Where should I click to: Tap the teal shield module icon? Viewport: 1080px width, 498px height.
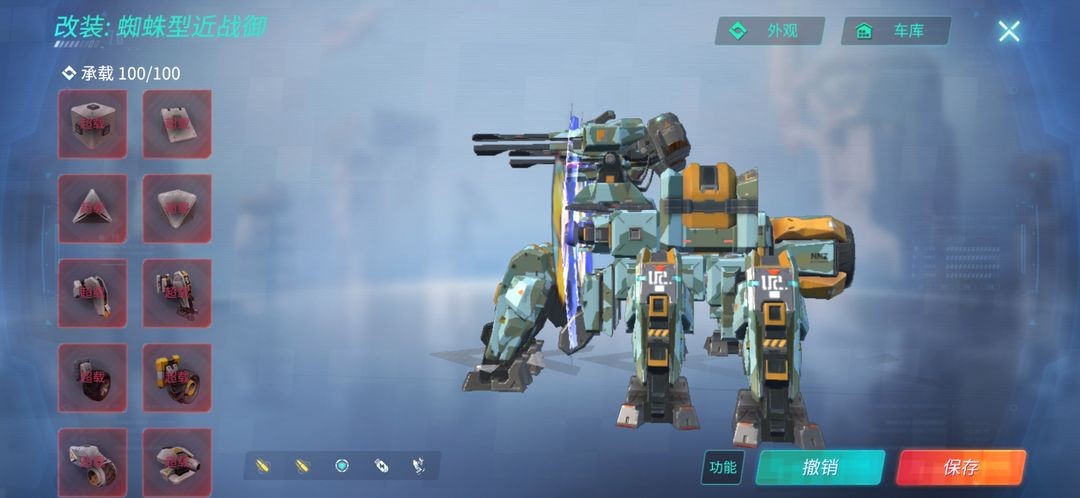(341, 466)
